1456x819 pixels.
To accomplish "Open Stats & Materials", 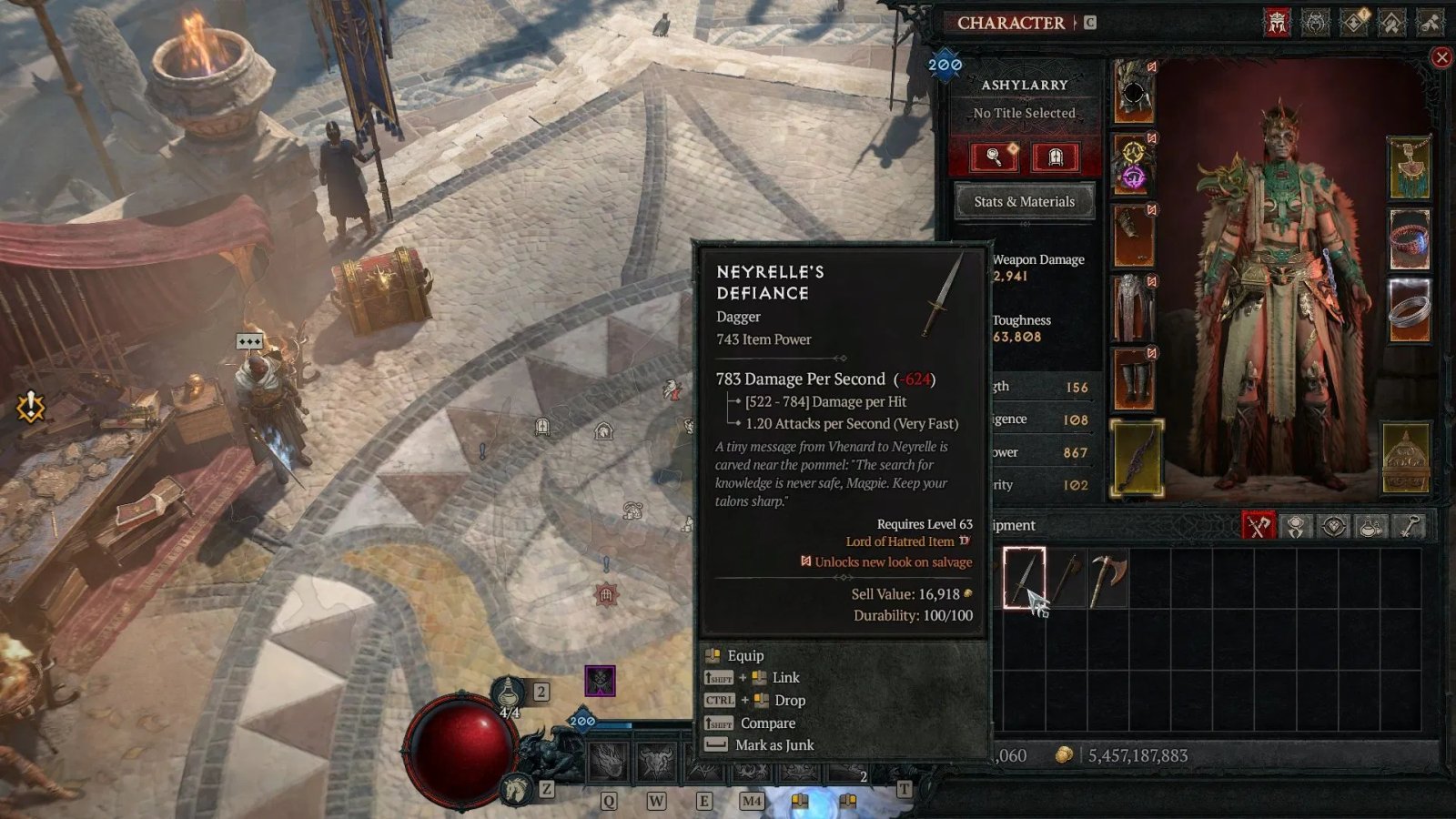I will [x=1024, y=201].
